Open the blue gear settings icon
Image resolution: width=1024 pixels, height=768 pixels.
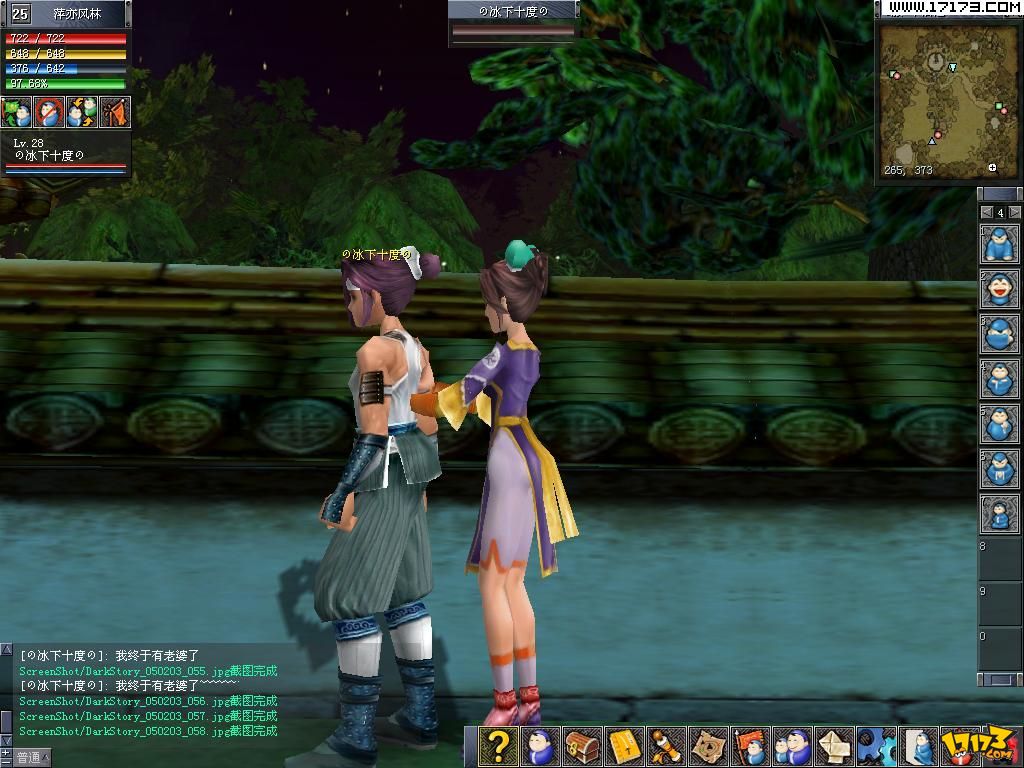877,747
